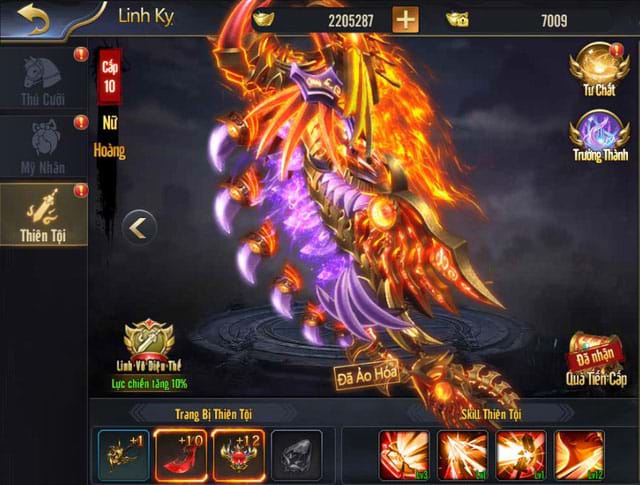The width and height of the screenshot is (640, 485).
Task: Select the +12 crown equipment slot
Action: click(x=239, y=455)
